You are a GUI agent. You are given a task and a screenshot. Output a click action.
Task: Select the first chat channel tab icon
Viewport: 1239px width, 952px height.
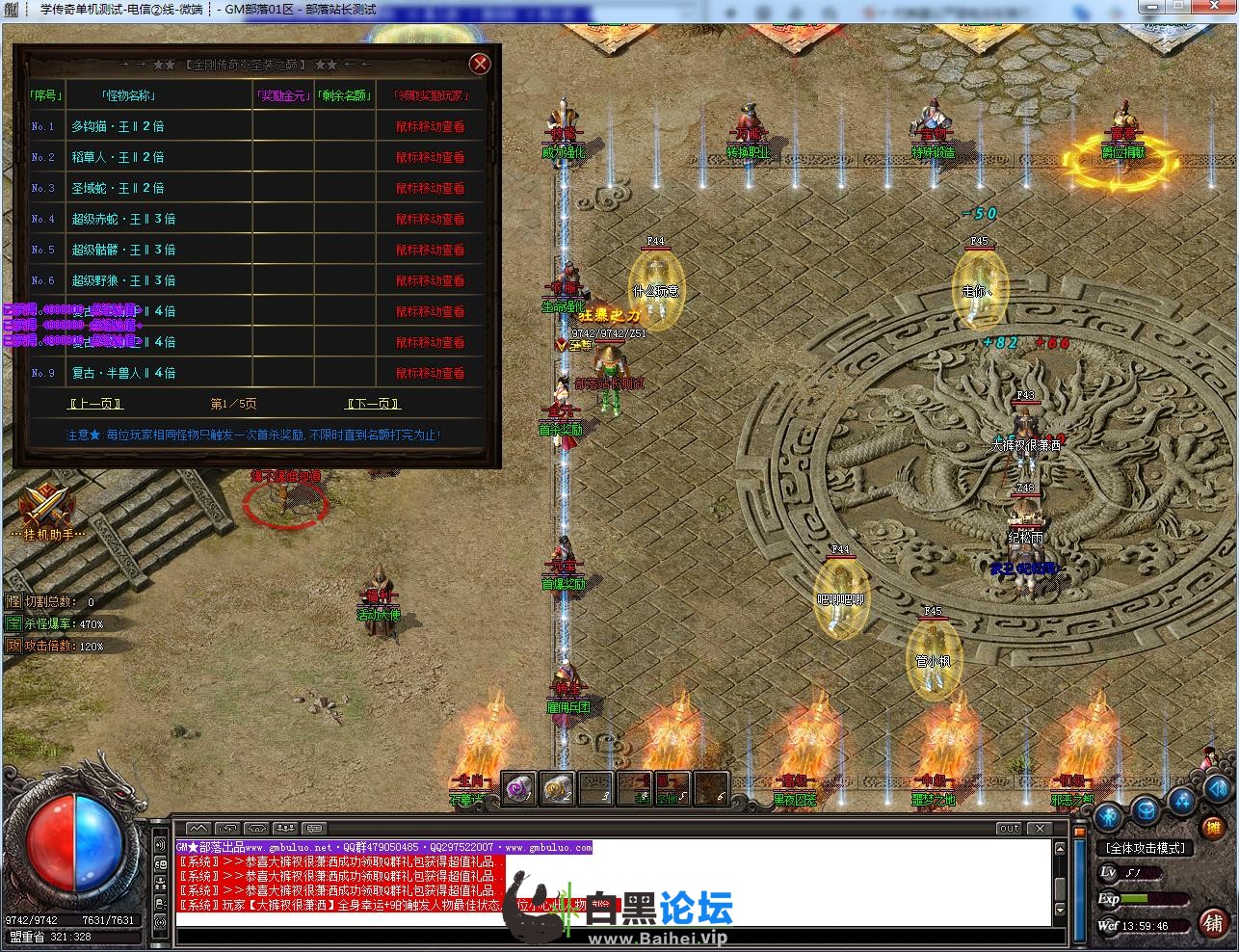click(x=198, y=828)
